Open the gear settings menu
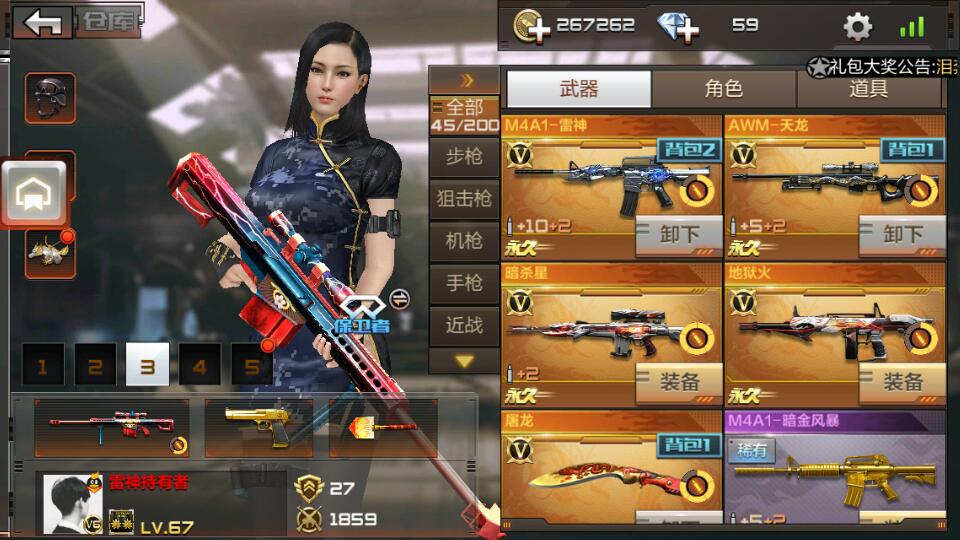This screenshot has width=960, height=540. 857,26
